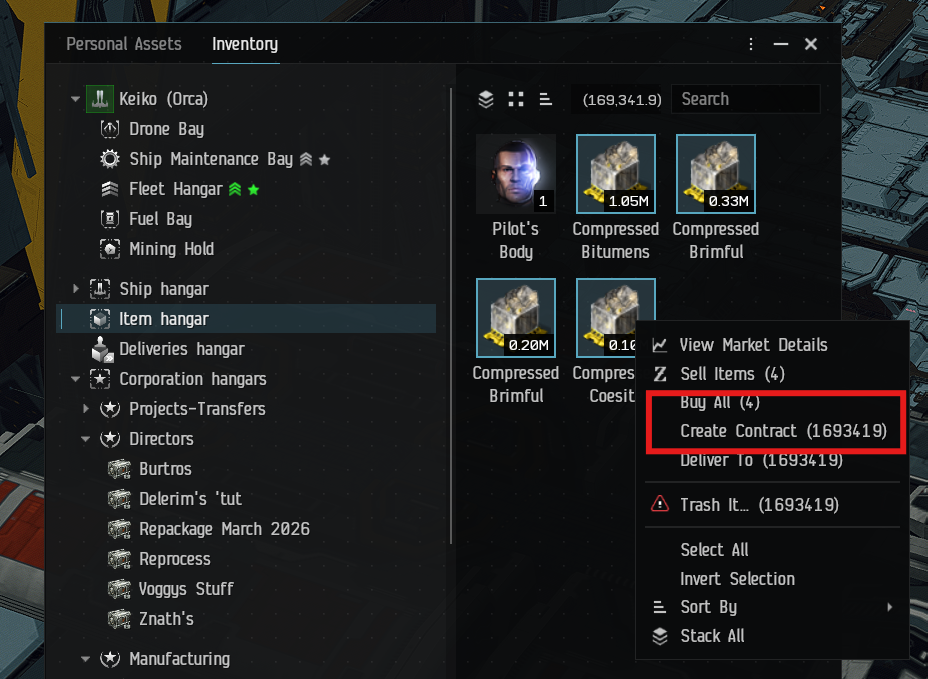Image resolution: width=928 pixels, height=679 pixels.
Task: Open the Mining Hold
Action: 171,249
